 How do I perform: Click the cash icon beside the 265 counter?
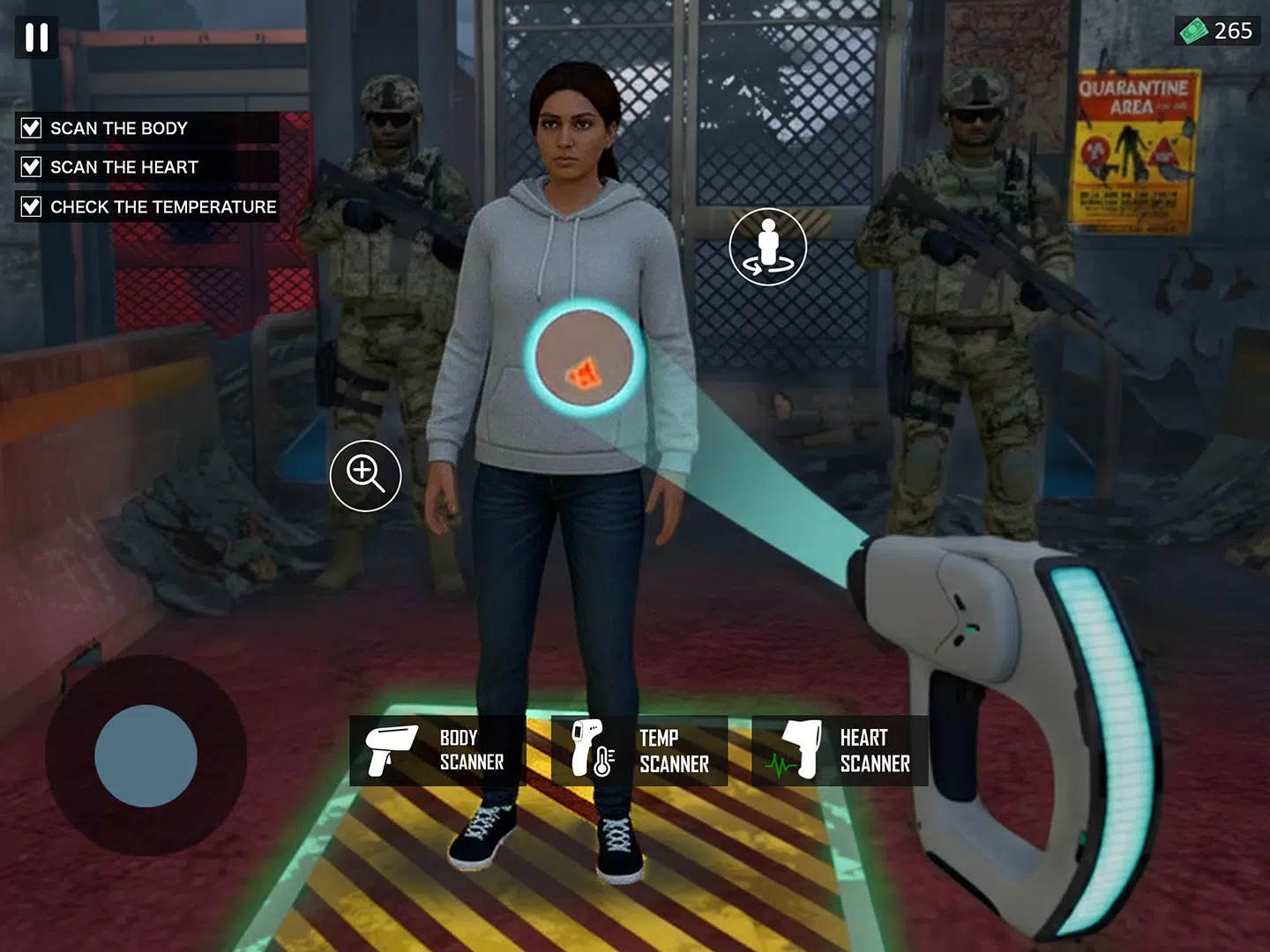pyautogui.click(x=1192, y=32)
